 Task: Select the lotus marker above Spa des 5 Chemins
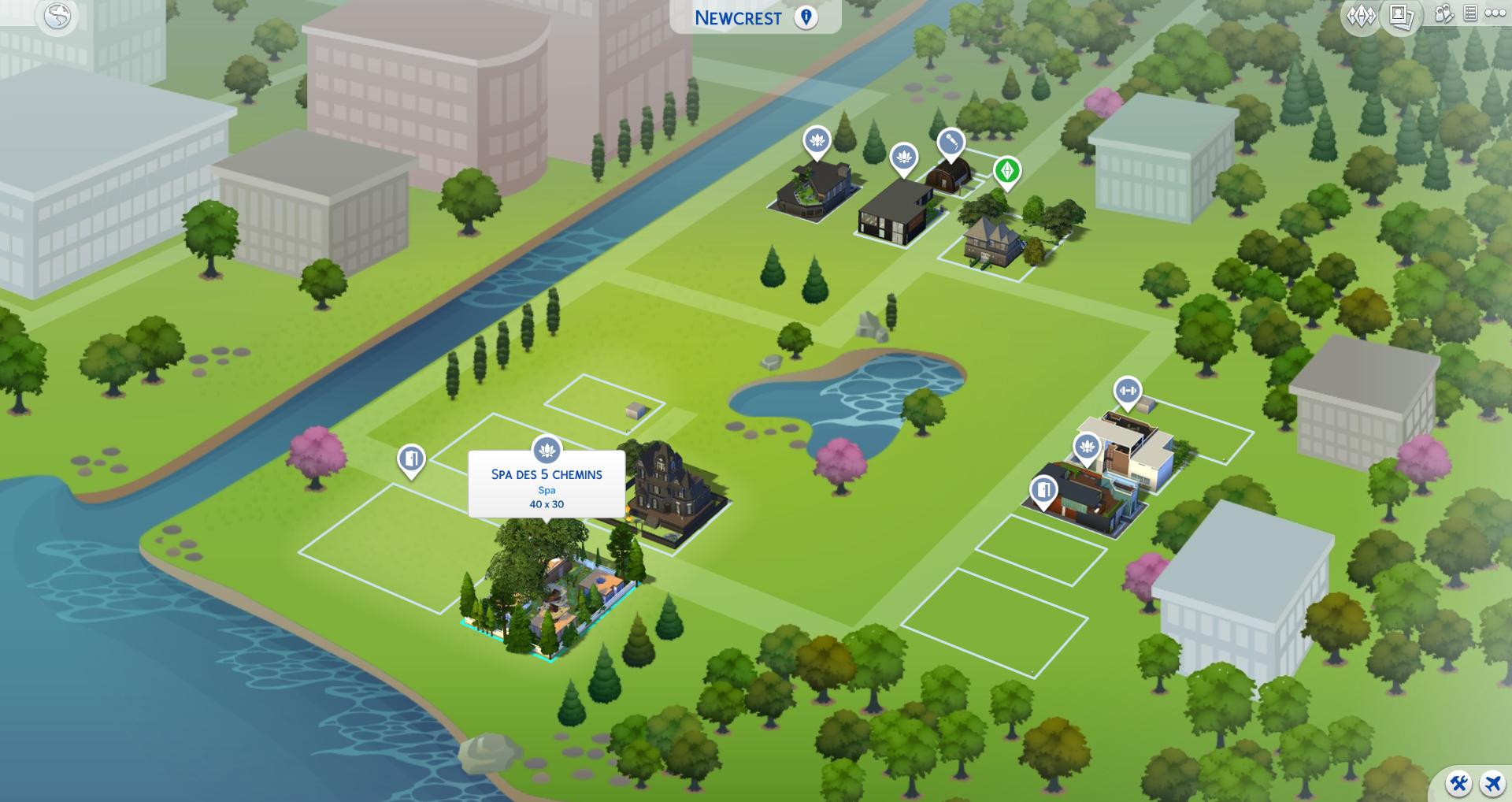coord(547,451)
